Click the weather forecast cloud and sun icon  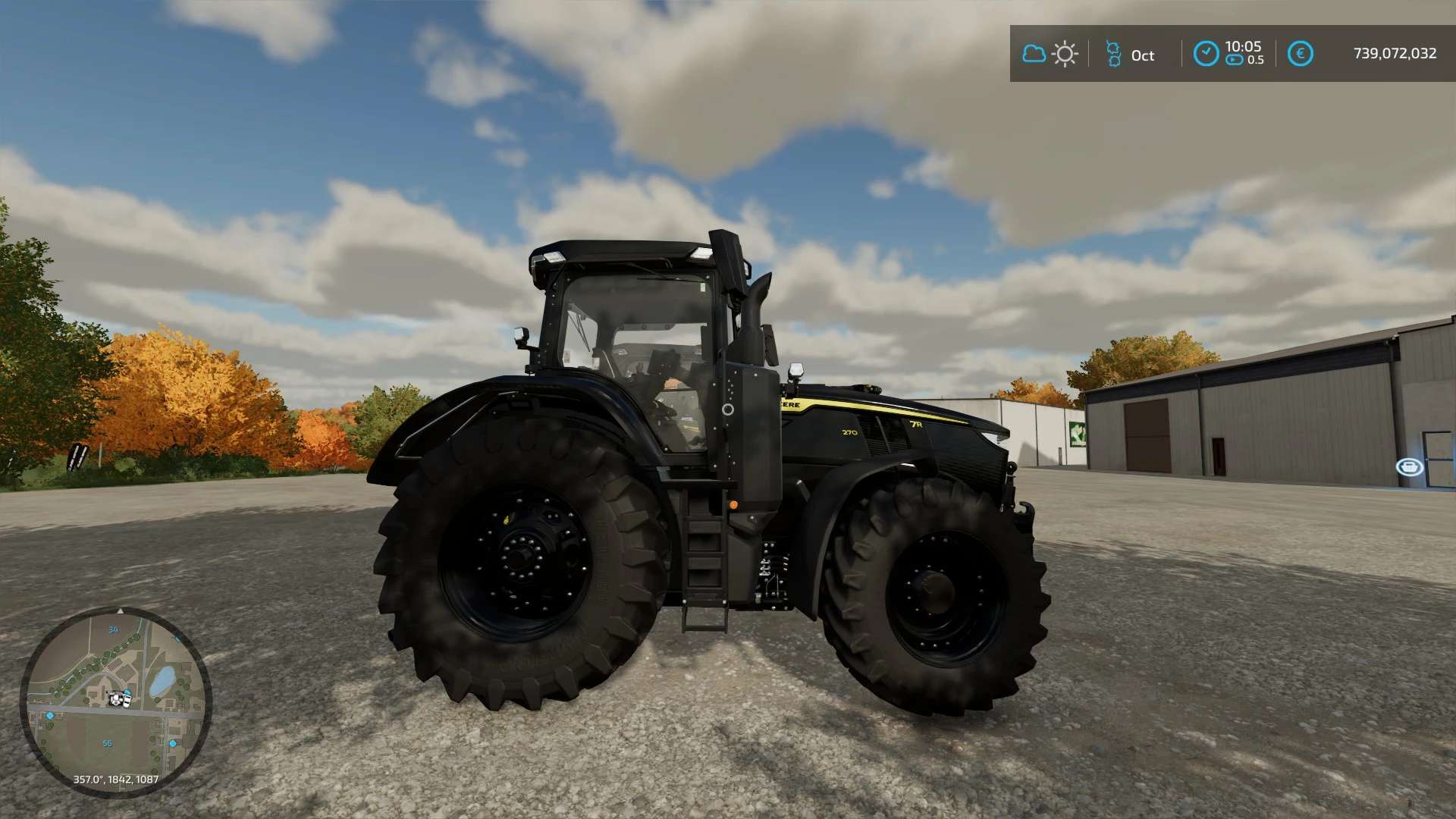pos(1050,54)
